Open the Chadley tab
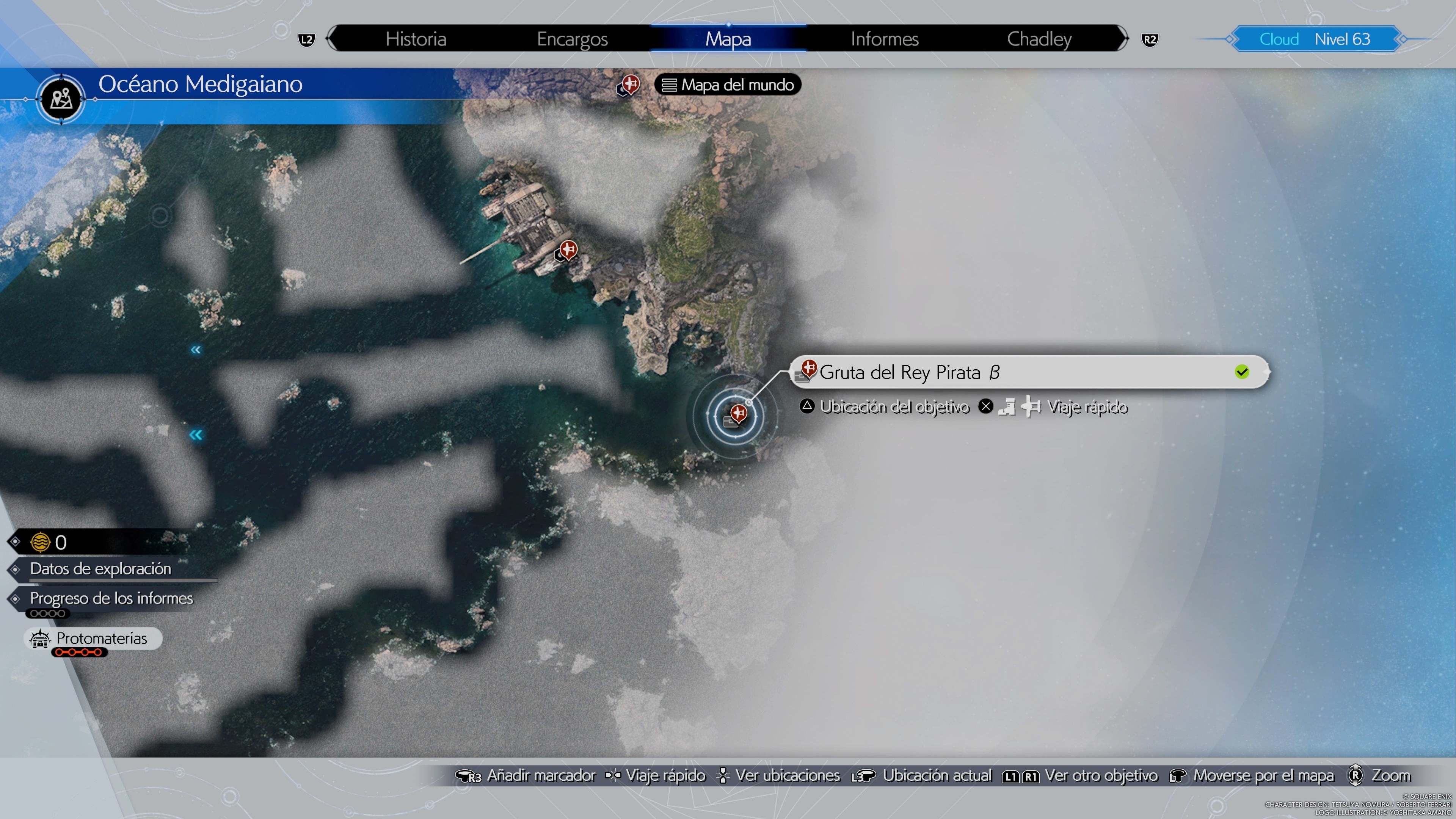Screen dimensions: 1456x819 pos(1039,39)
